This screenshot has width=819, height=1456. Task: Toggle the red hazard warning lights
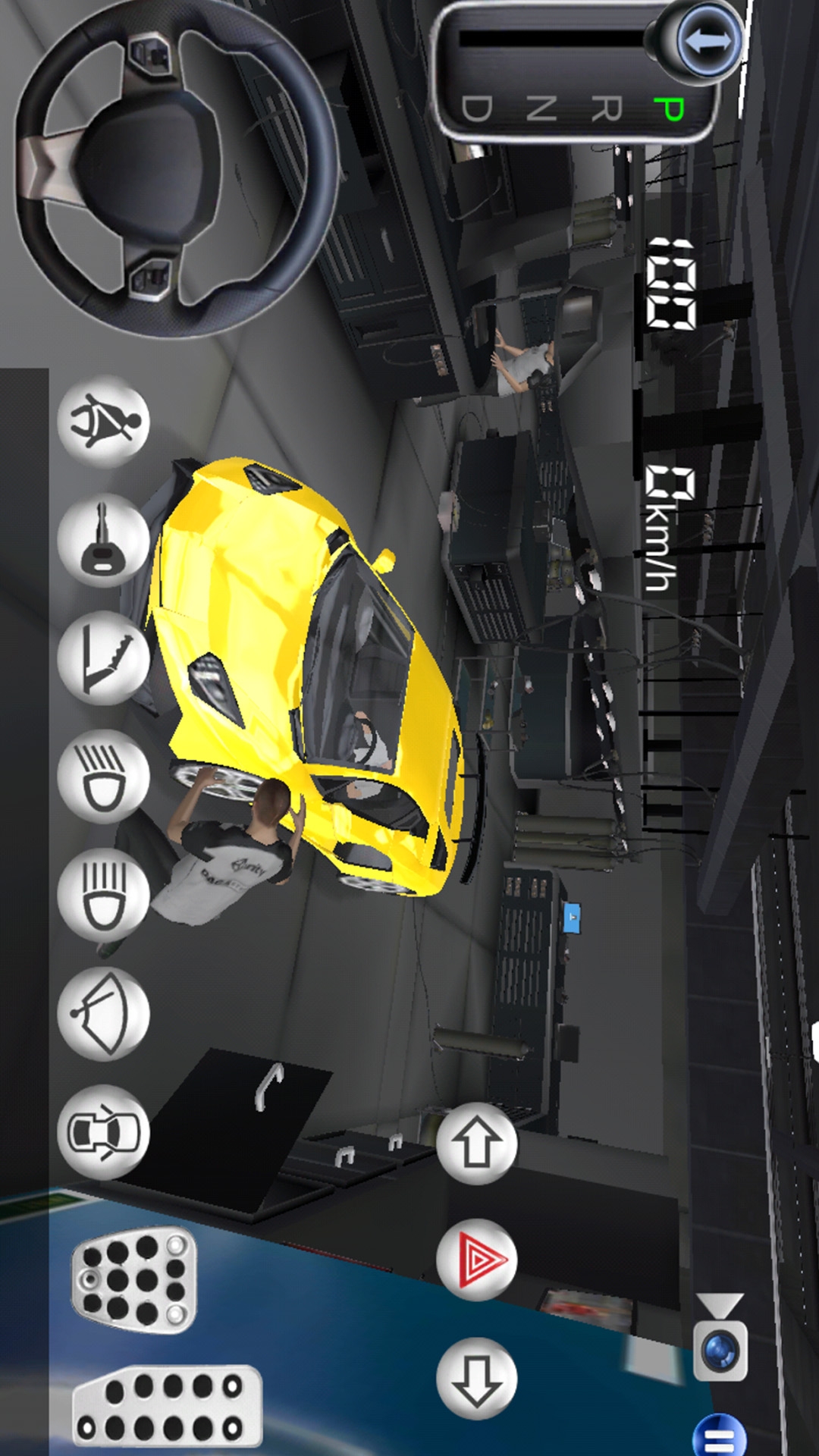[x=476, y=1260]
